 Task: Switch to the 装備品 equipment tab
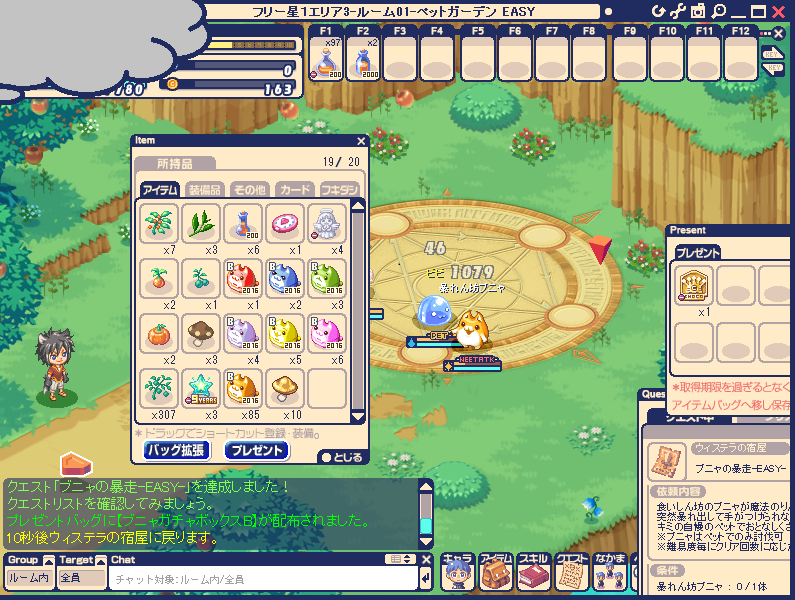click(x=204, y=189)
